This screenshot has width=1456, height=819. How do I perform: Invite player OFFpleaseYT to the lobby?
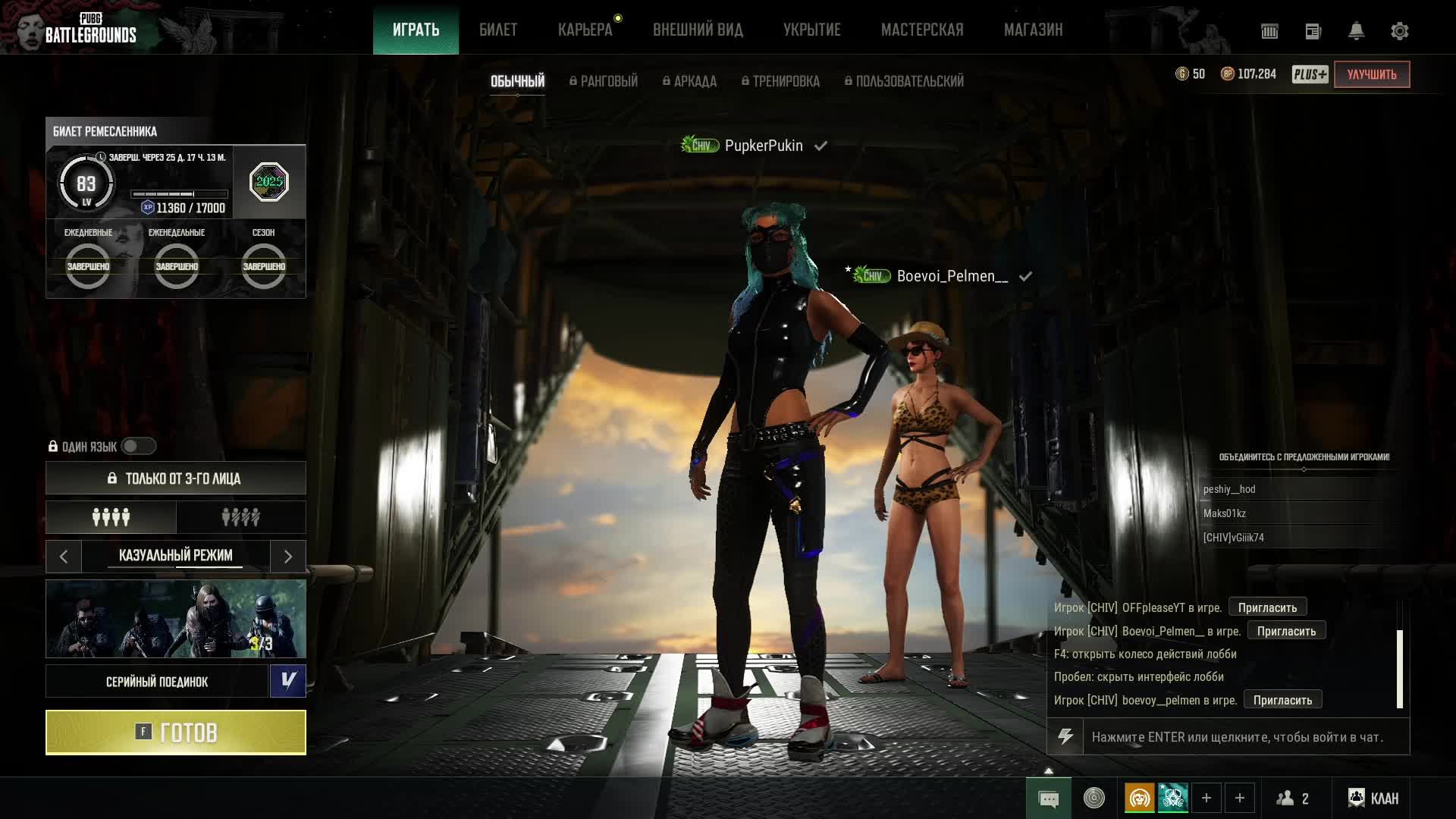pyautogui.click(x=1266, y=607)
